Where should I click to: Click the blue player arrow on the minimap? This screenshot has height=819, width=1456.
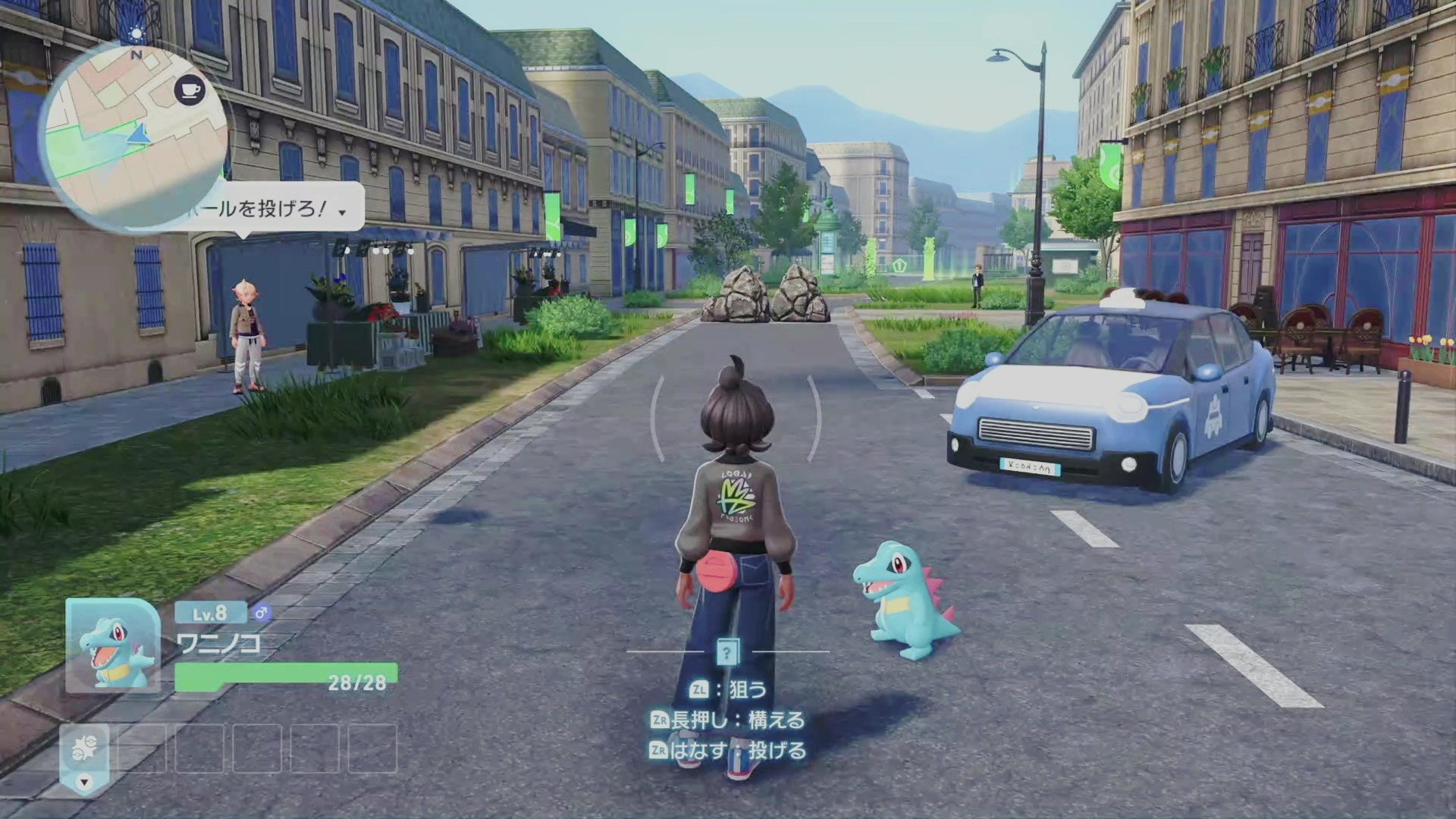138,135
